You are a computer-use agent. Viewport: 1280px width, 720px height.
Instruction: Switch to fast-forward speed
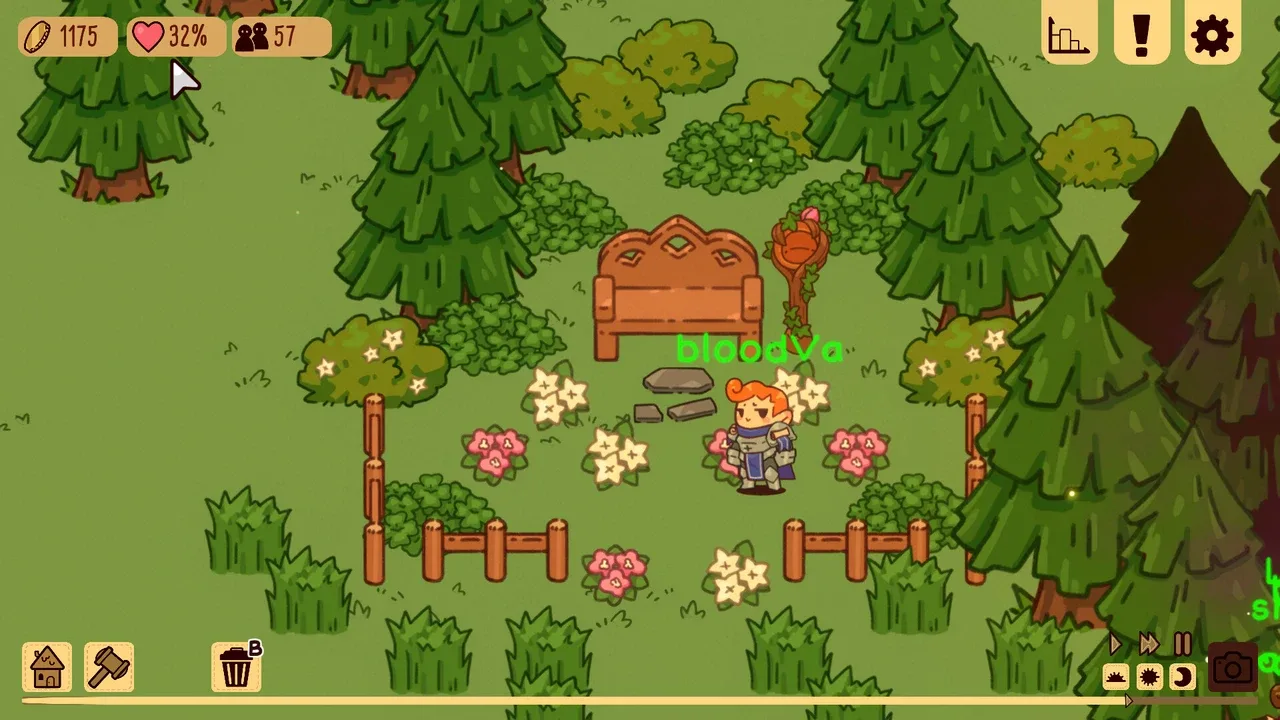click(x=1149, y=644)
